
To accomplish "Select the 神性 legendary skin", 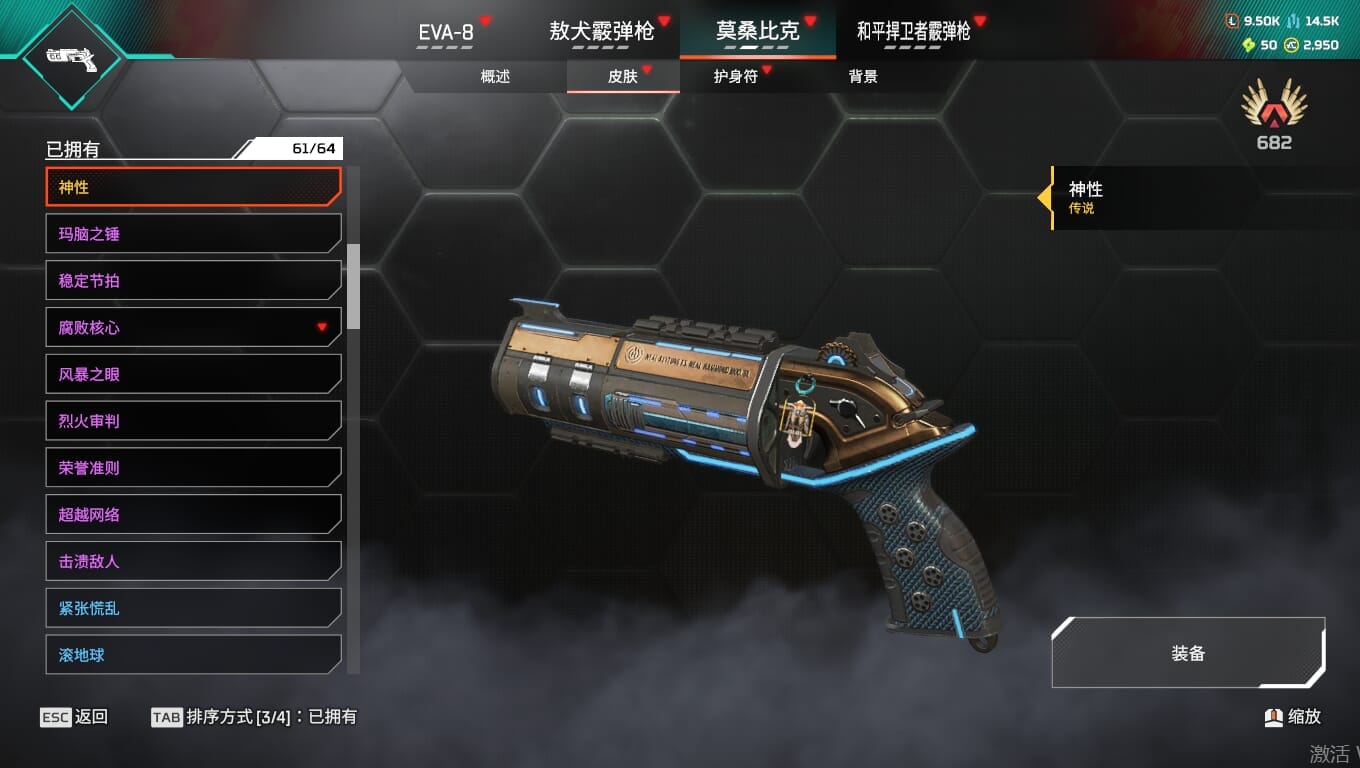I will click(x=194, y=187).
